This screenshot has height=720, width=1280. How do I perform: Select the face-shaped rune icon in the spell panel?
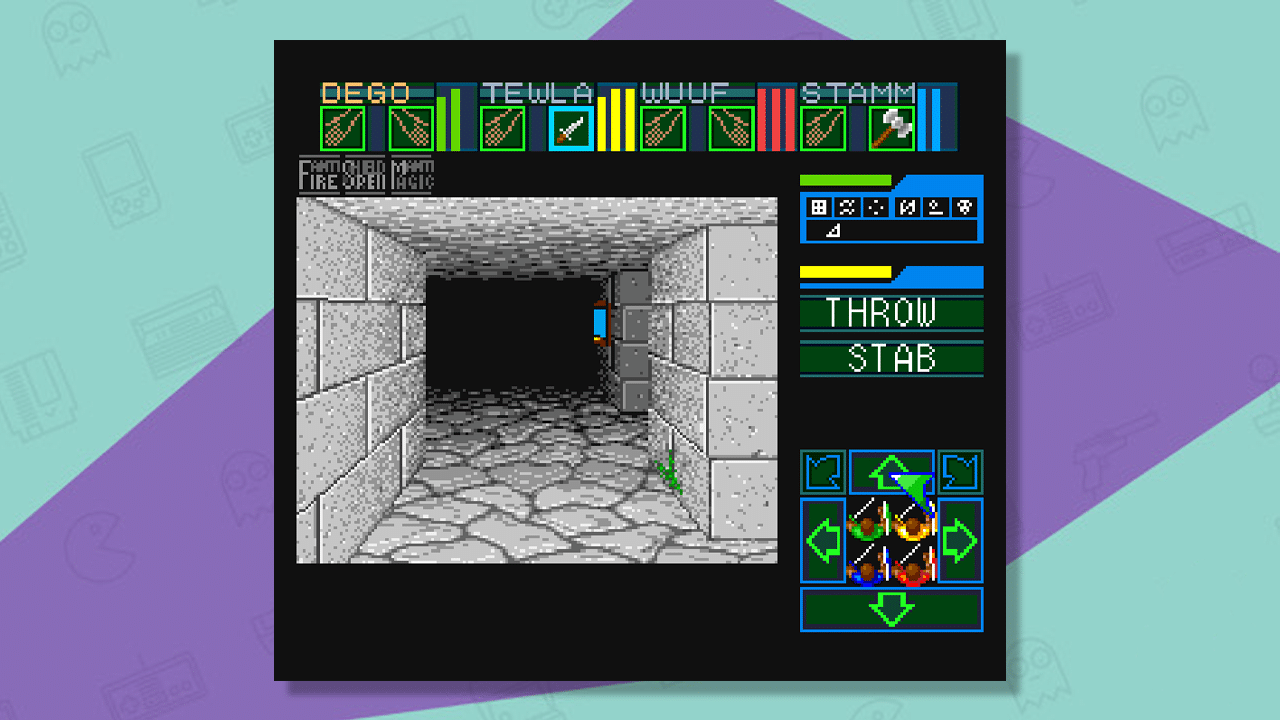click(x=964, y=207)
